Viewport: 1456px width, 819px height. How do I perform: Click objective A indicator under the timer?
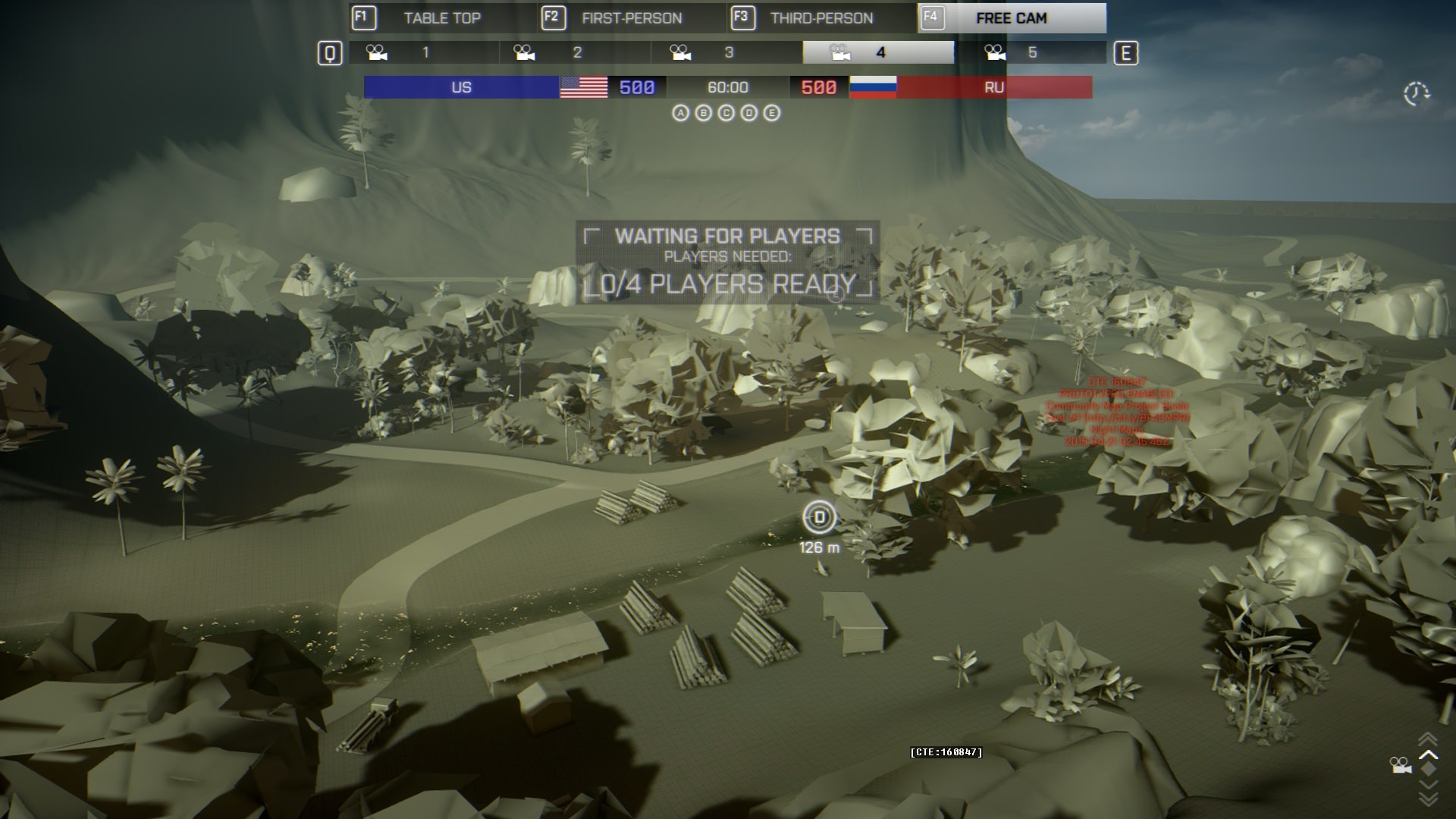(x=681, y=113)
